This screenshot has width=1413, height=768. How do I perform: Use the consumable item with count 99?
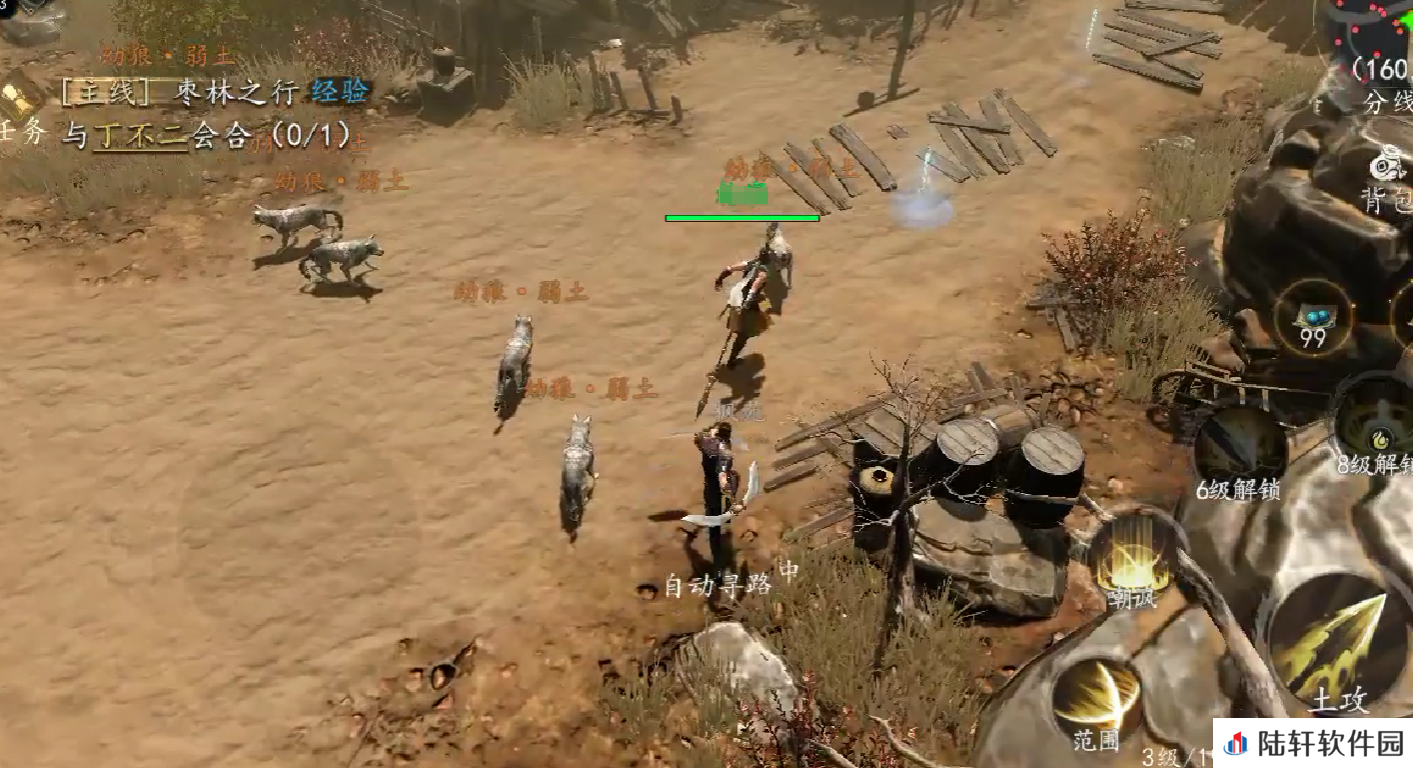click(1313, 318)
